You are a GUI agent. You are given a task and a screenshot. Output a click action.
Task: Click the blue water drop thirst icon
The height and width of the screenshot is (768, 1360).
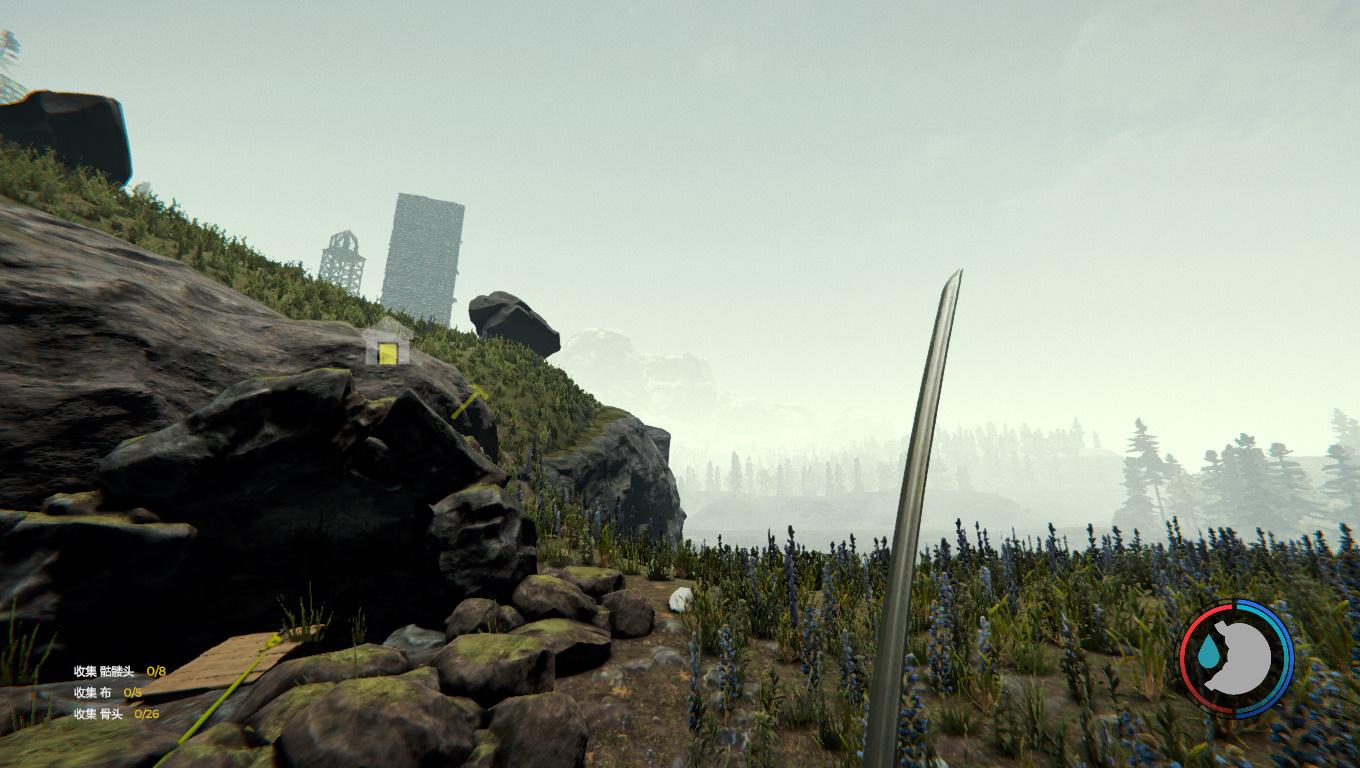point(1210,654)
